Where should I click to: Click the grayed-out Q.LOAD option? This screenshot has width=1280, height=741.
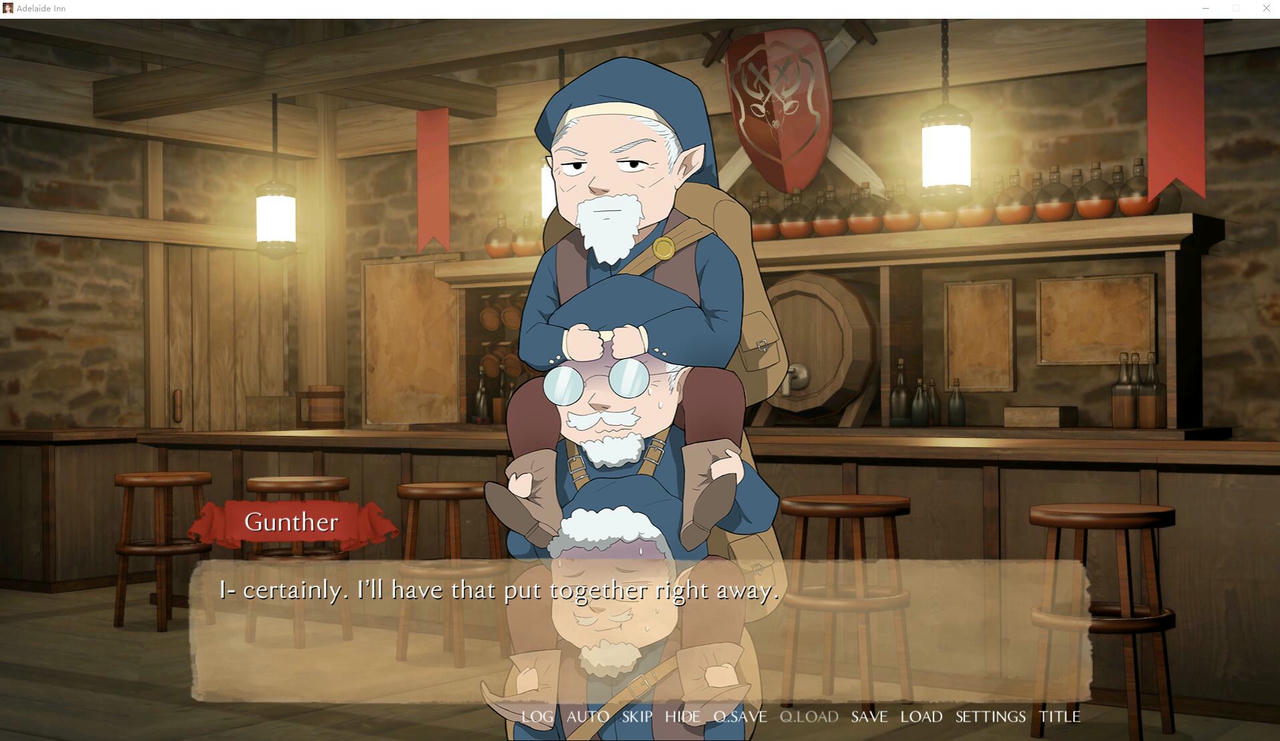[x=809, y=716]
